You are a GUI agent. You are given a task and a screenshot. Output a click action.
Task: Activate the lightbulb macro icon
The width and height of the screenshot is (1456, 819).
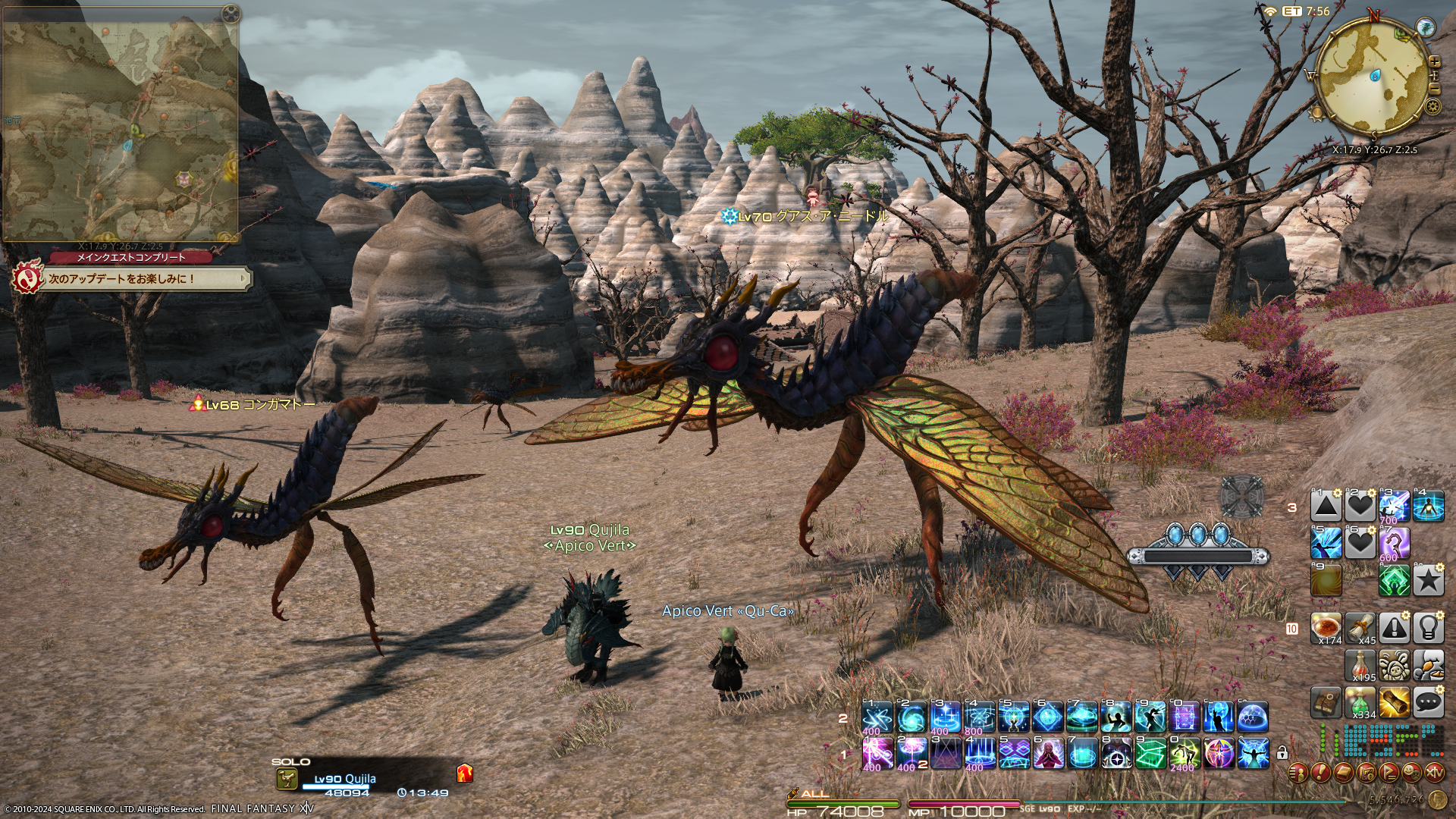click(1429, 628)
